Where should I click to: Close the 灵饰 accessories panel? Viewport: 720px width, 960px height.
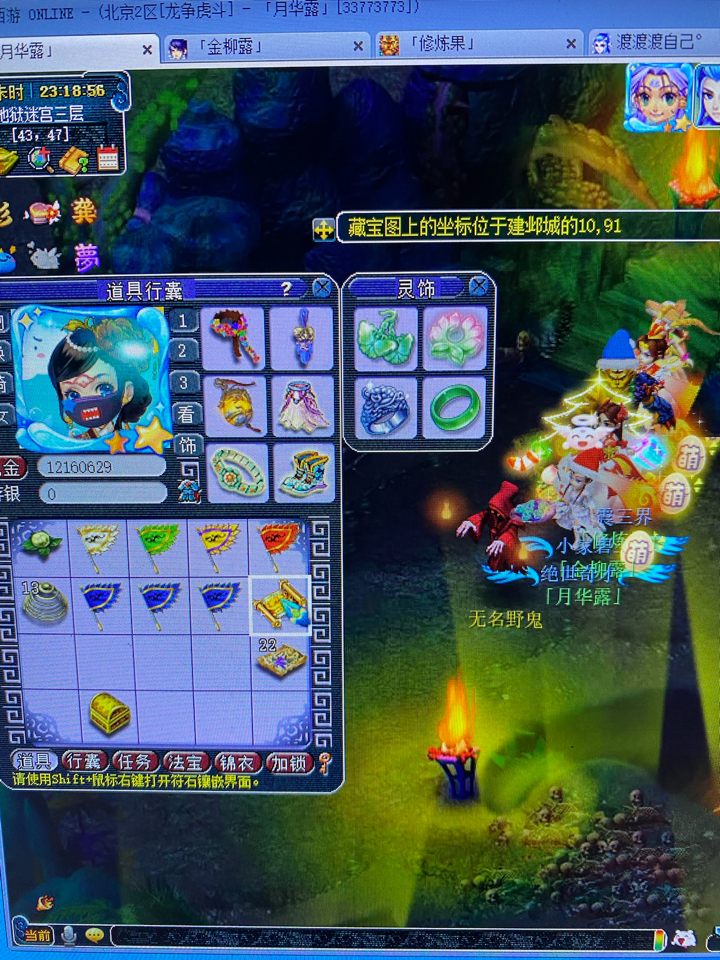(479, 288)
